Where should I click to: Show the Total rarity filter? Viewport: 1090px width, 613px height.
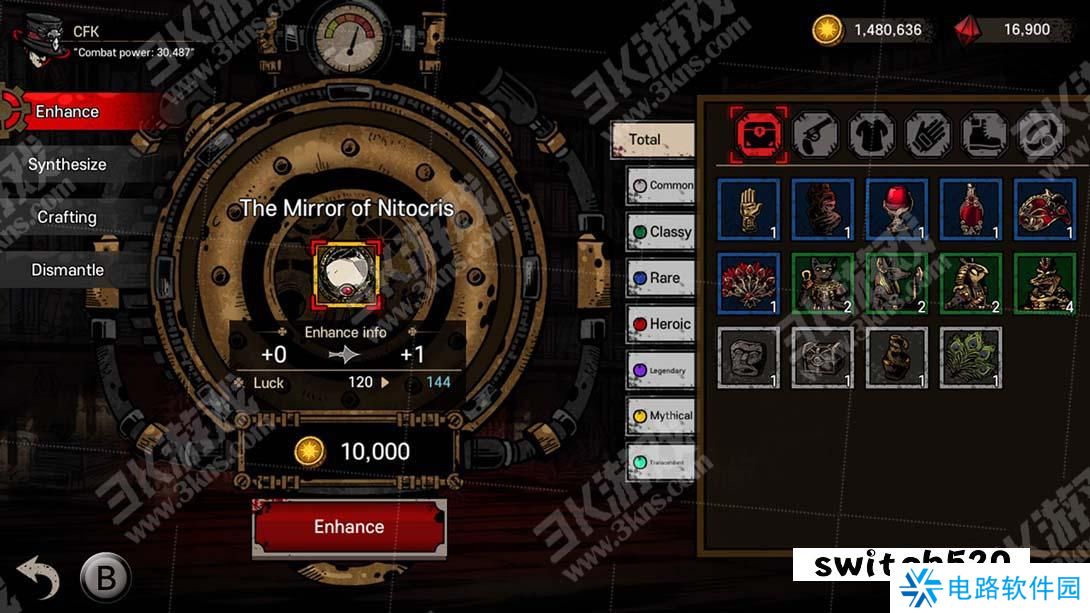coord(652,140)
